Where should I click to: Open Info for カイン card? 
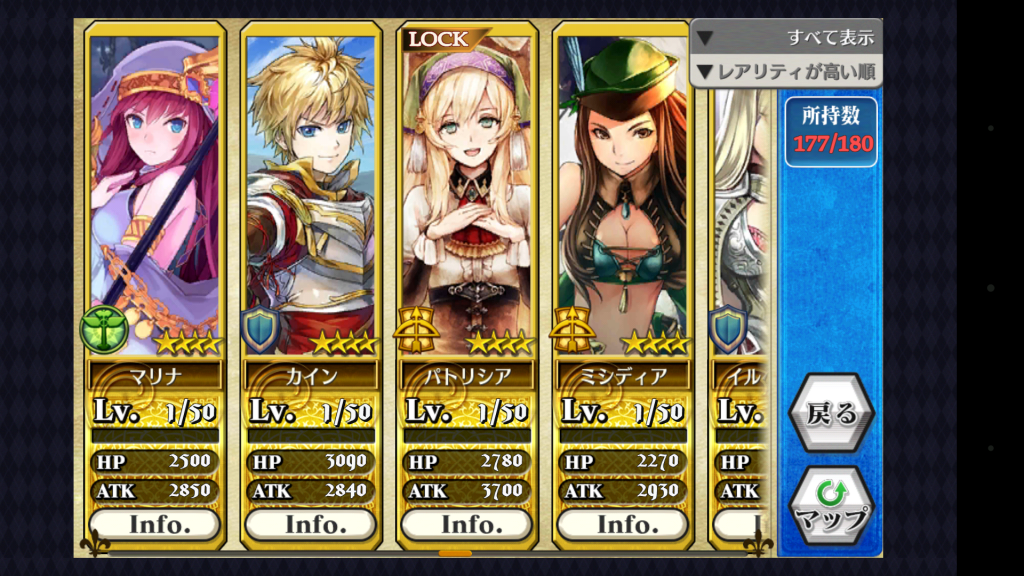click(x=311, y=524)
